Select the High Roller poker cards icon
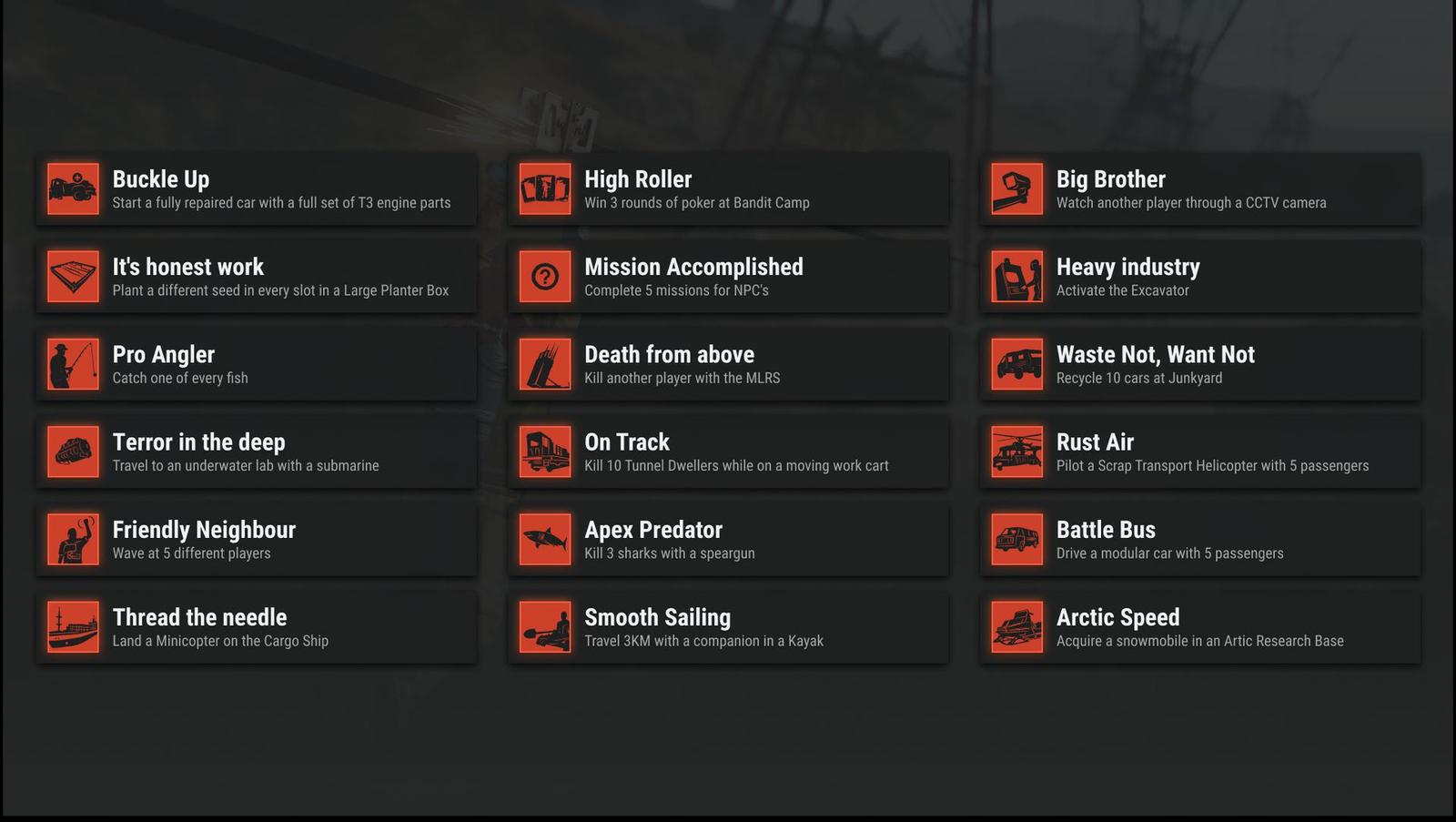This screenshot has height=822, width=1456. 544,188
